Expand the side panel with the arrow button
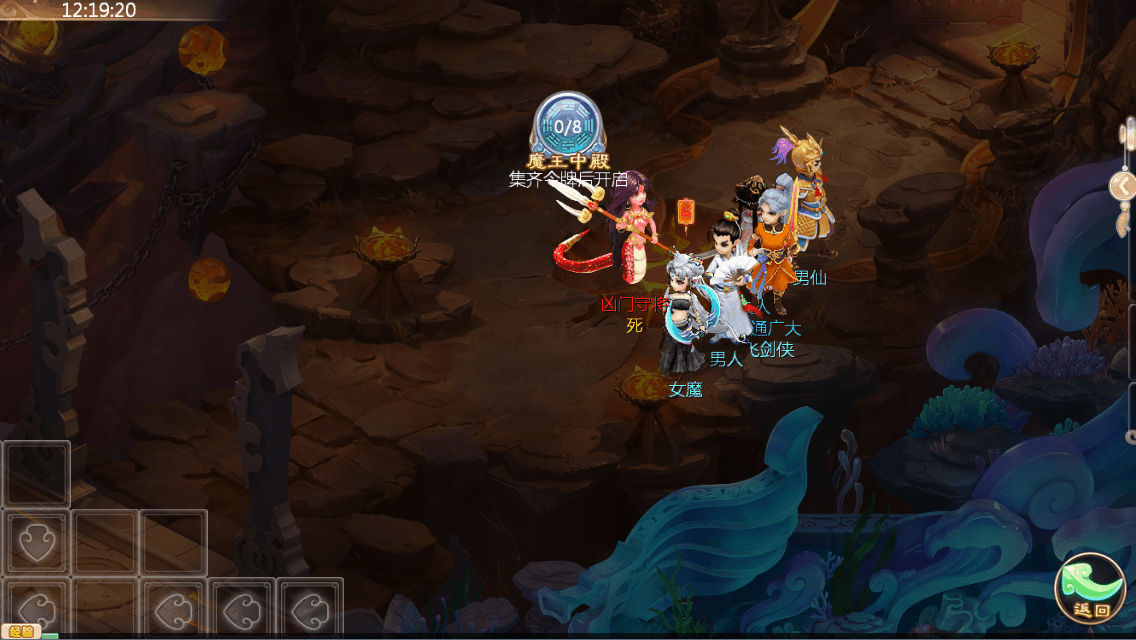This screenshot has height=640, width=1136. [x=1124, y=186]
